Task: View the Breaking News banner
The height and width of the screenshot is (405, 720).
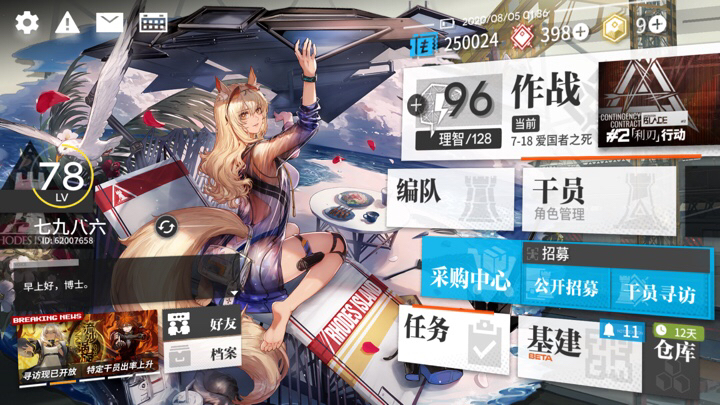Action: tap(87, 347)
